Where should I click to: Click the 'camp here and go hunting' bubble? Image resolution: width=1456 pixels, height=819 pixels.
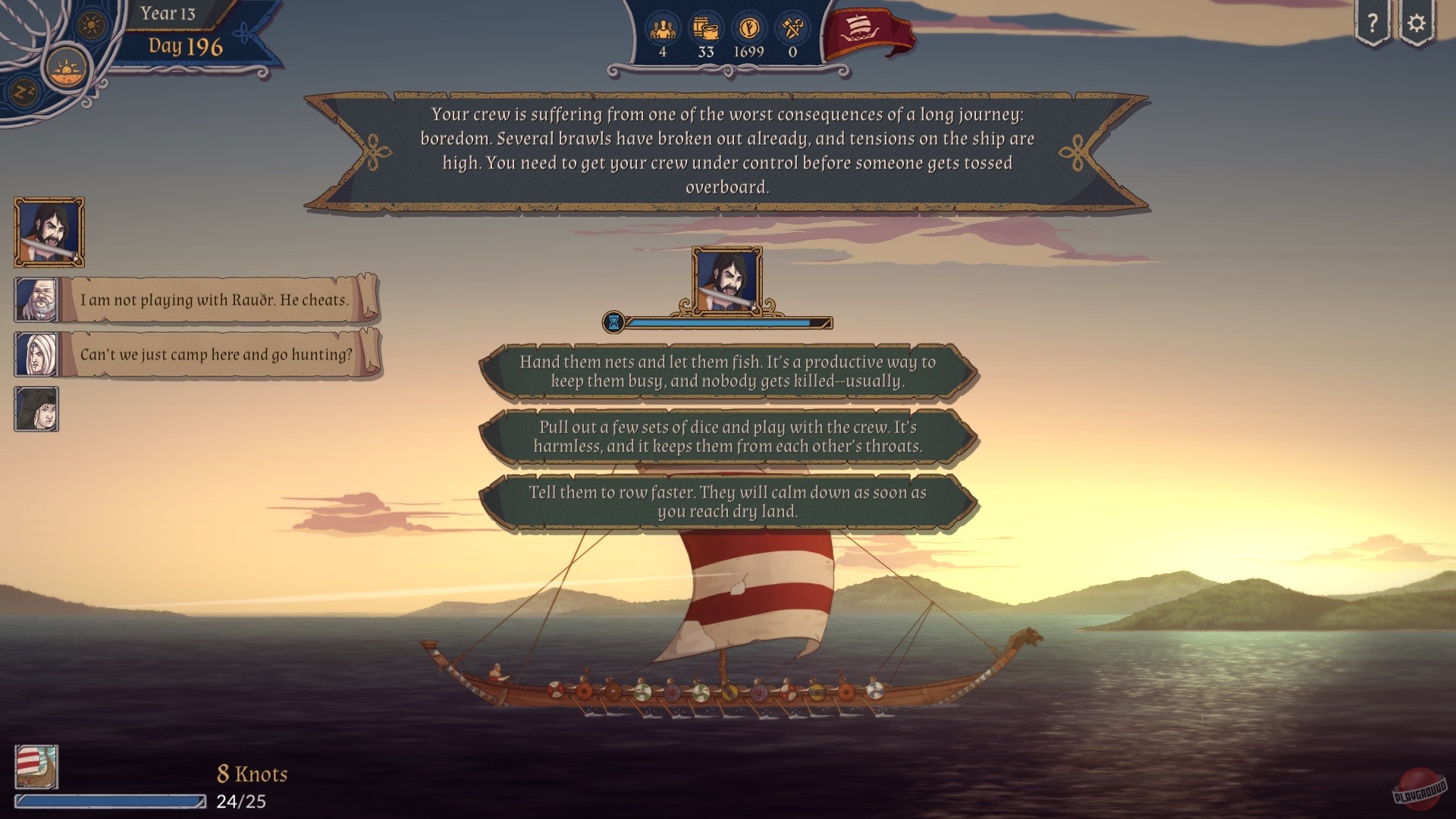click(215, 353)
